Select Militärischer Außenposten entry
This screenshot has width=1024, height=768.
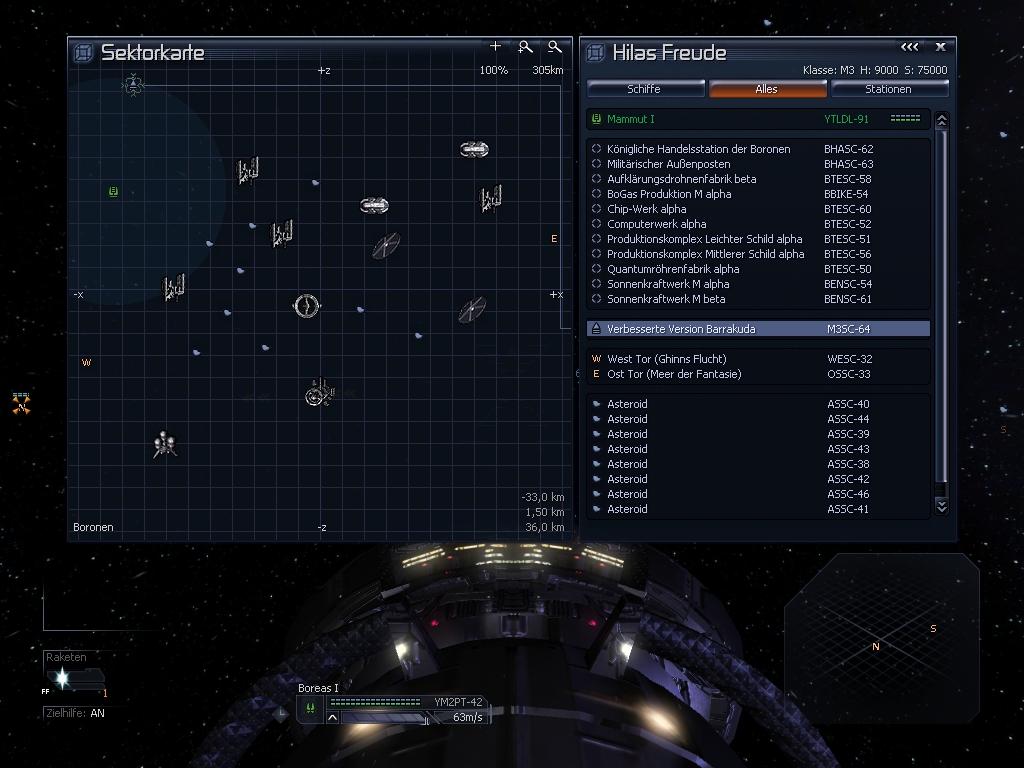pyautogui.click(x=668, y=164)
